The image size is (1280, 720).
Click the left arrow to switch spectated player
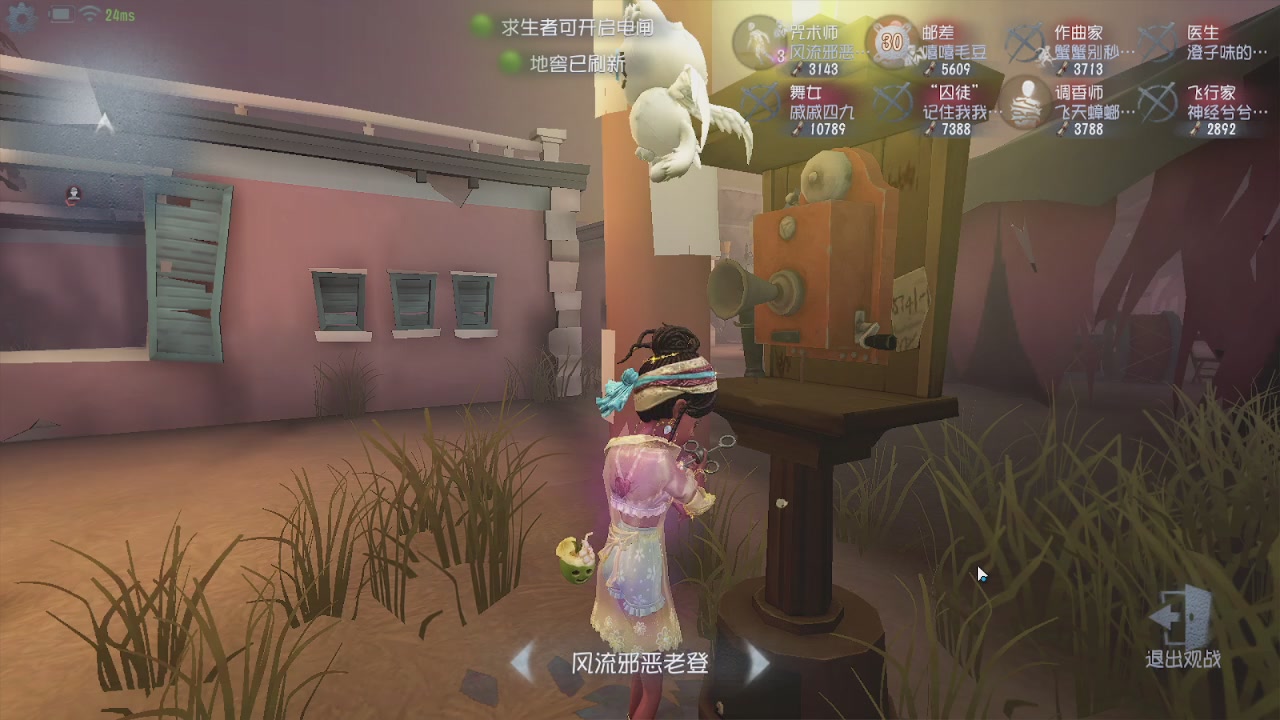click(524, 665)
